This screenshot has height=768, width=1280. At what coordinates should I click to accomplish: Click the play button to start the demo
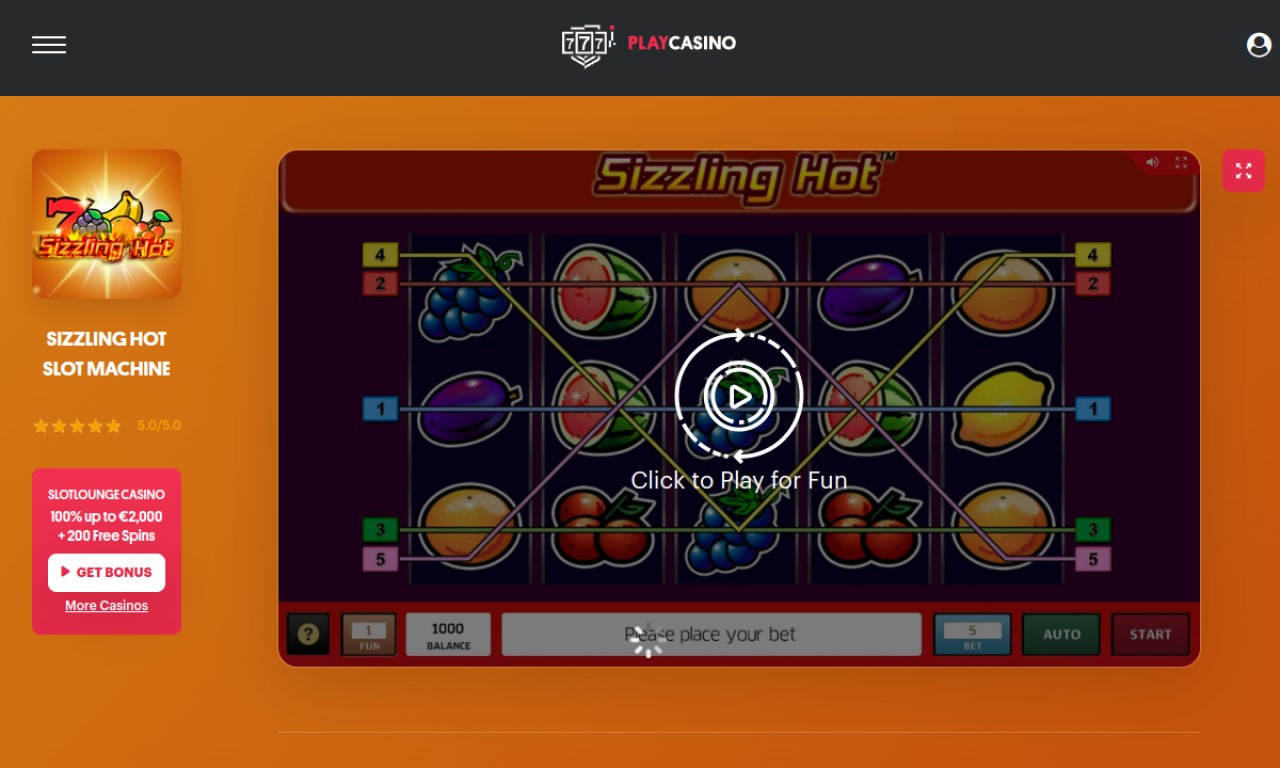pyautogui.click(x=739, y=397)
